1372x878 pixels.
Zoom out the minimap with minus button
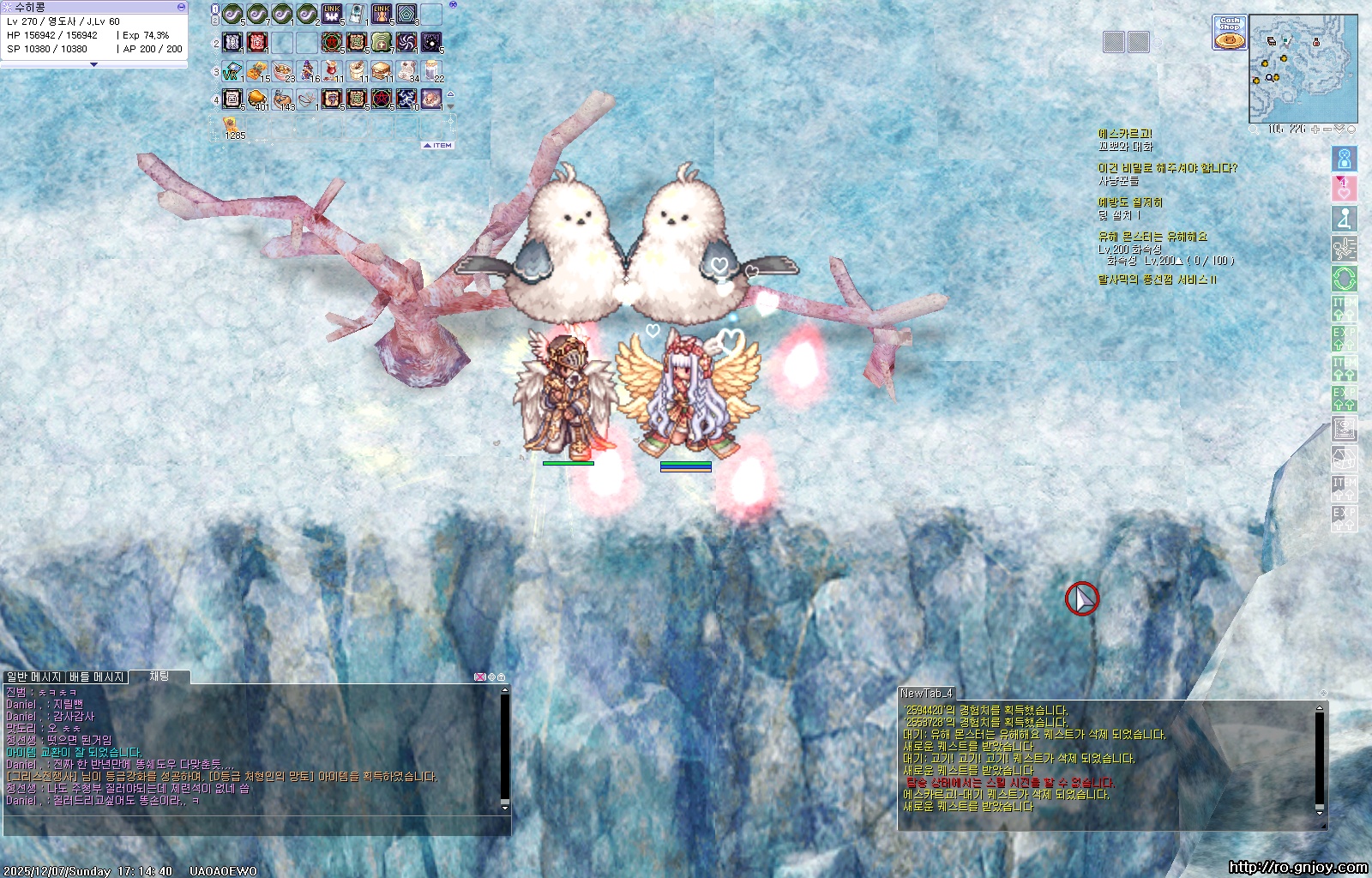[x=1327, y=129]
